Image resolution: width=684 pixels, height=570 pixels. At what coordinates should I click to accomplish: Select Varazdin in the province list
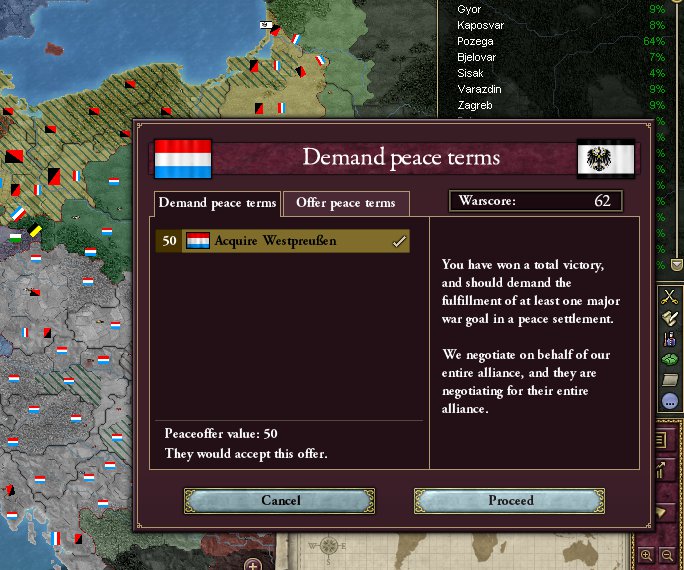479,89
